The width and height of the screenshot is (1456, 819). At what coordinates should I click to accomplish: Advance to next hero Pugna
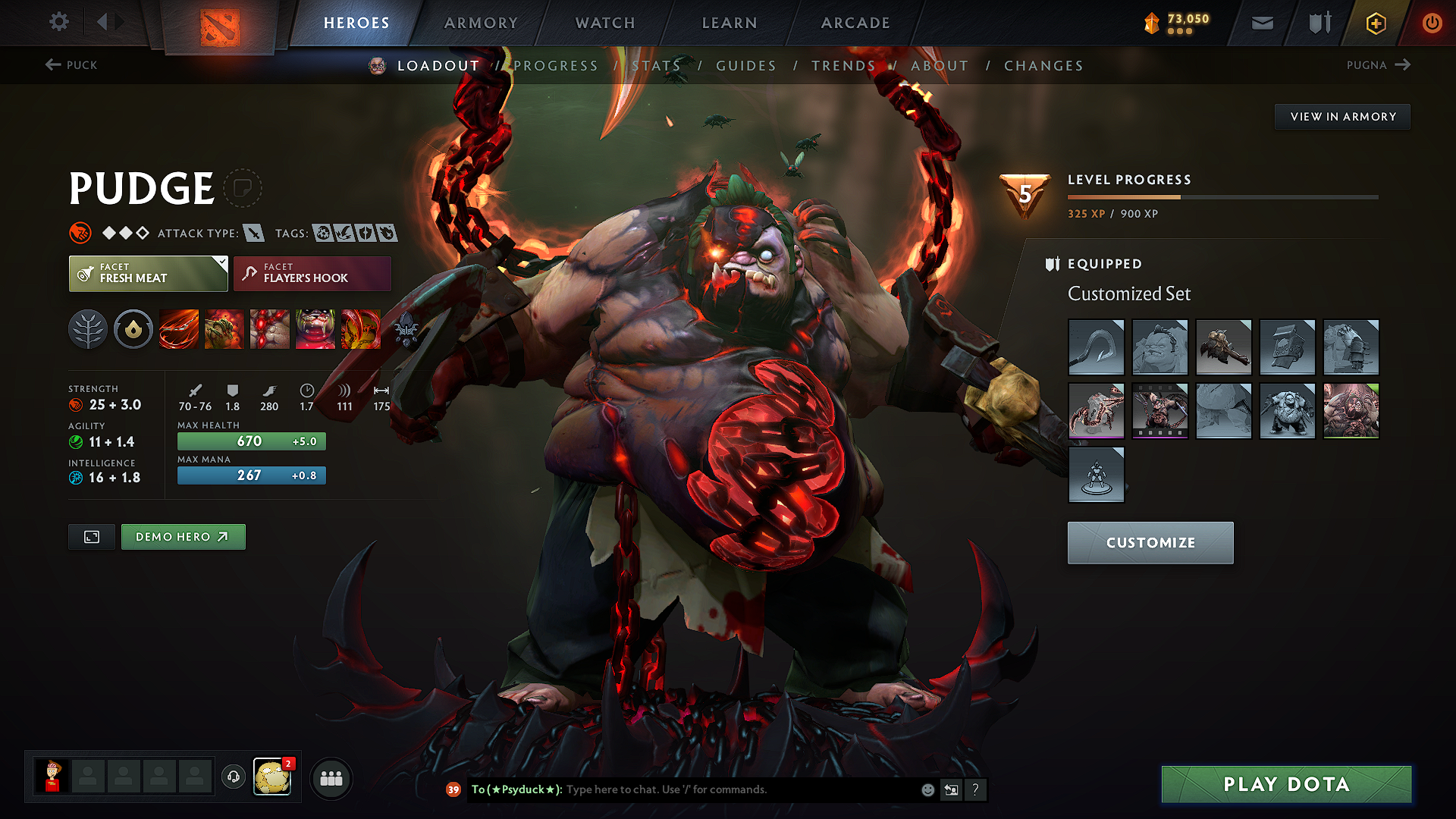pos(1380,65)
